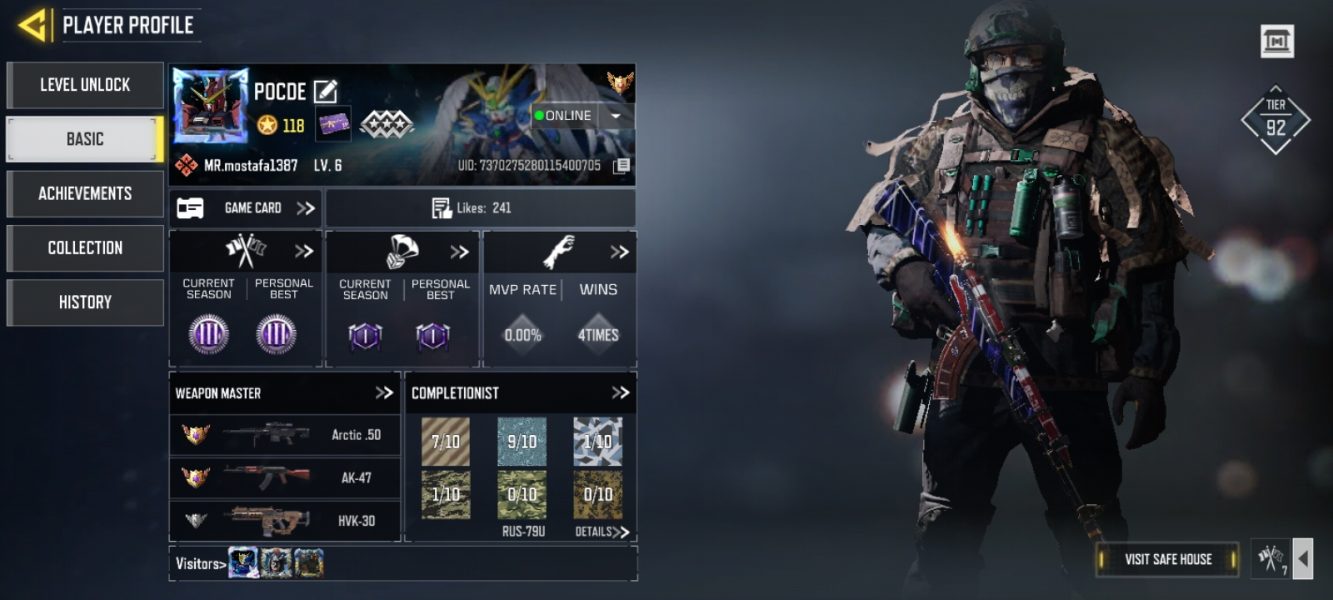Edit the player name POCDE
The height and width of the screenshot is (600, 1333).
(325, 92)
